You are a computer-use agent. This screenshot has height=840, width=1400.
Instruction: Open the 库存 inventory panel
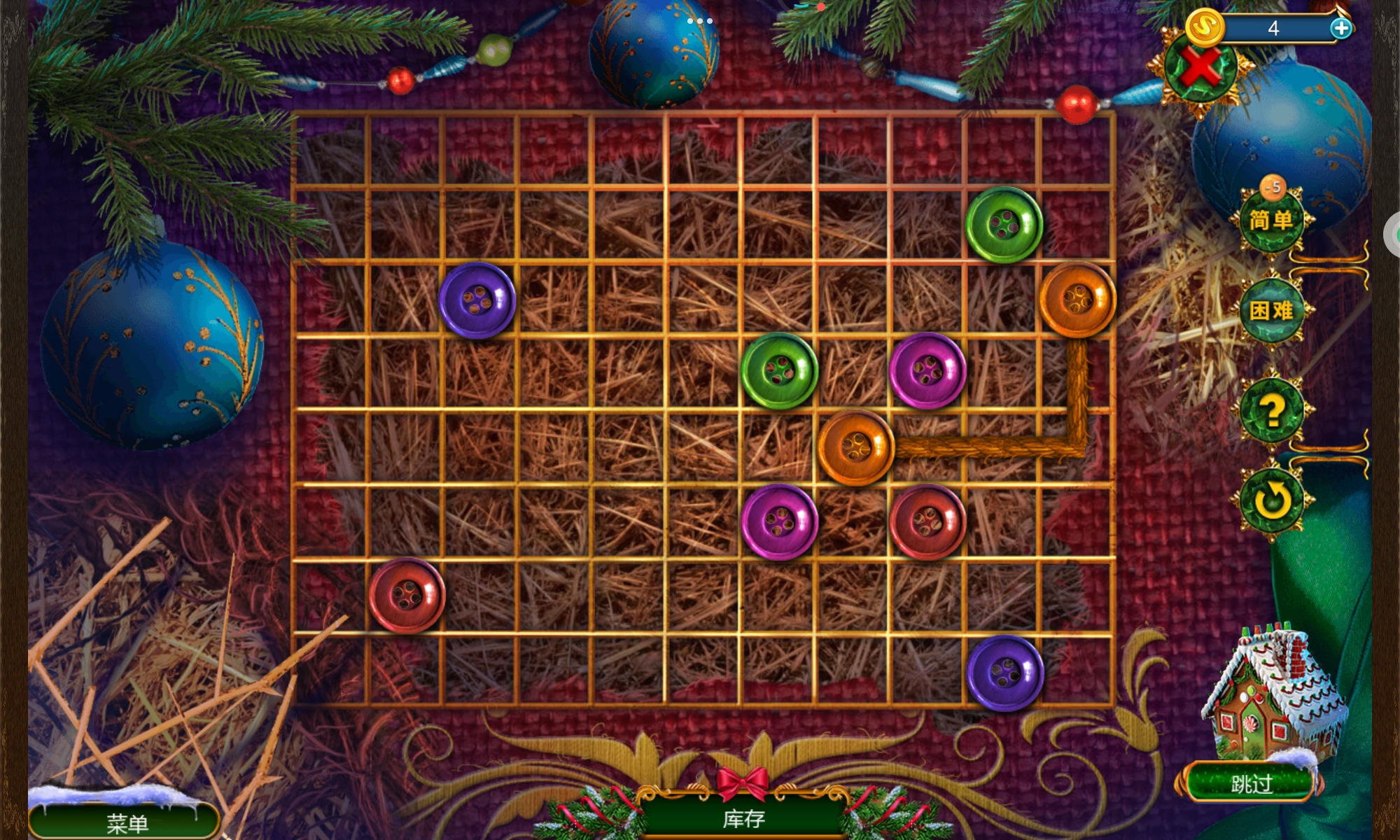743,818
